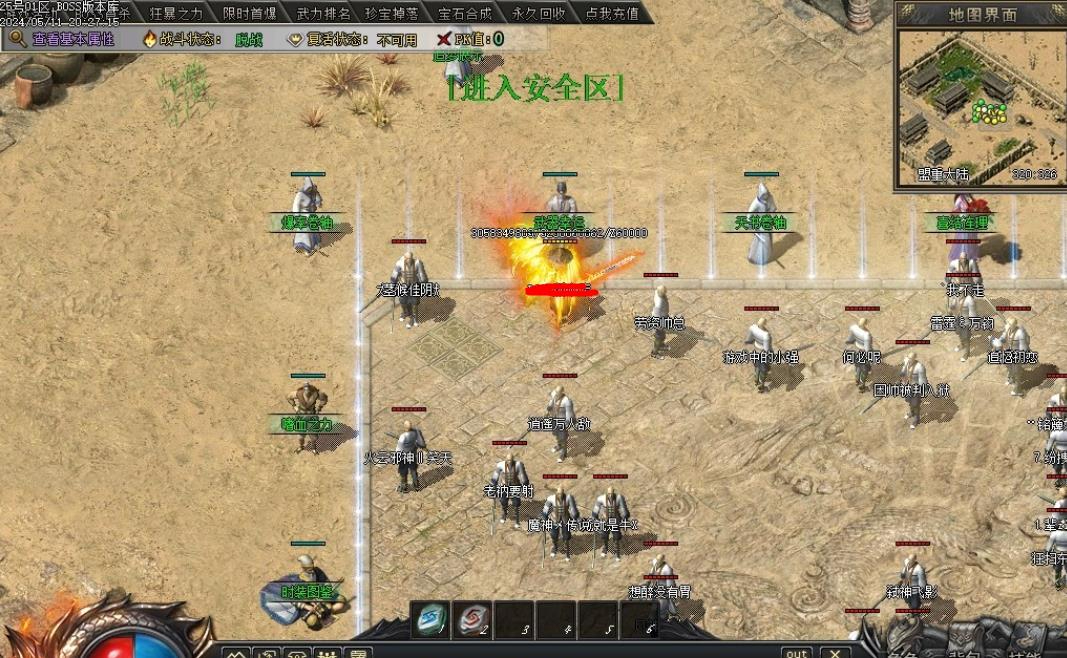Select the 限时首爆 top menu entry
1067x658 pixels.
point(250,13)
